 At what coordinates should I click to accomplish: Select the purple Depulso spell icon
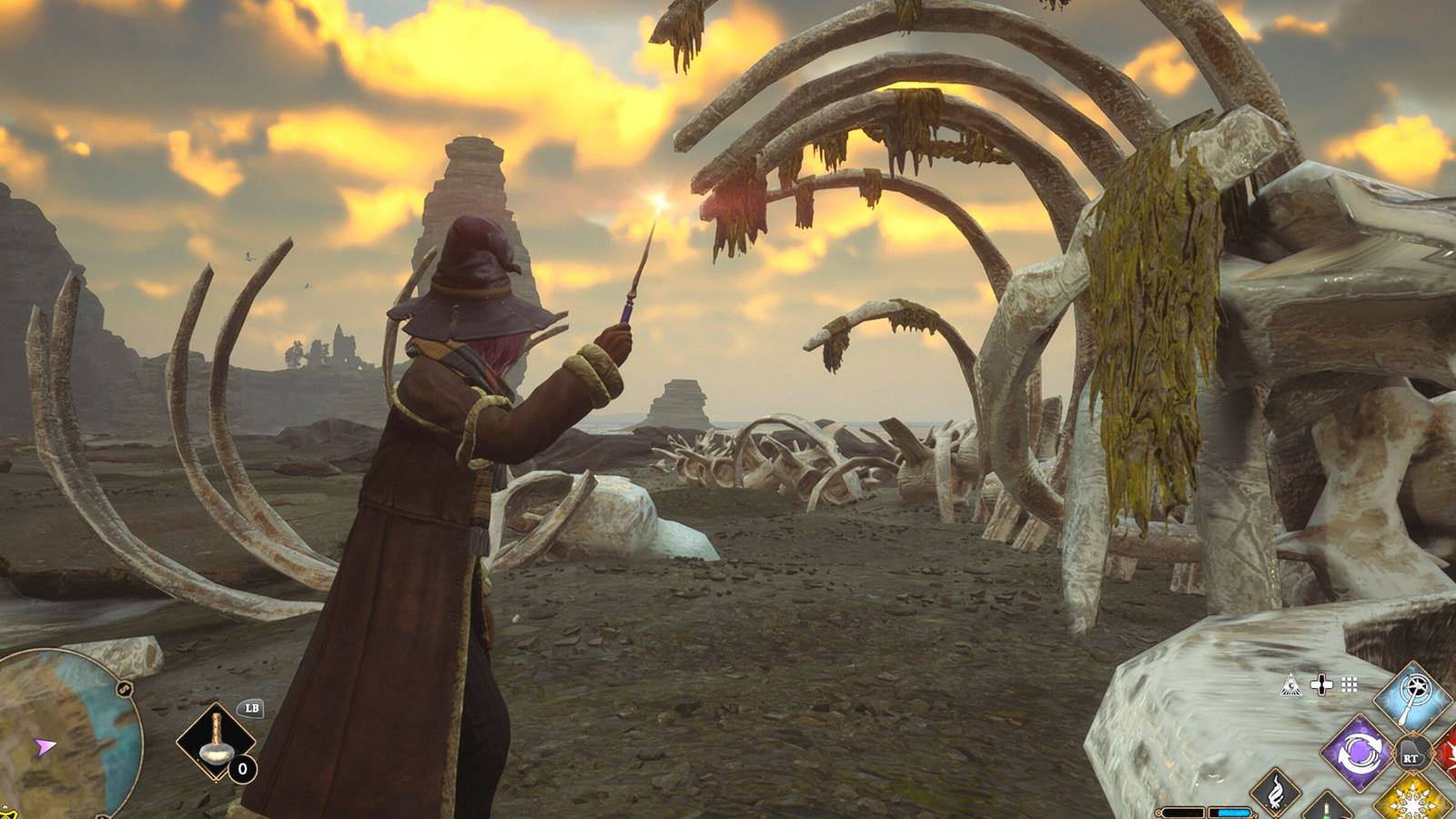(1358, 753)
